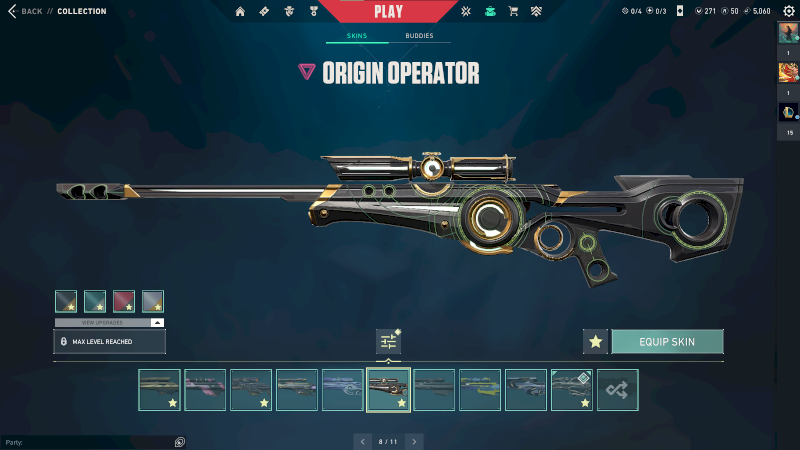The width and height of the screenshot is (800, 450).
Task: Open the settings gear icon
Action: [788, 11]
